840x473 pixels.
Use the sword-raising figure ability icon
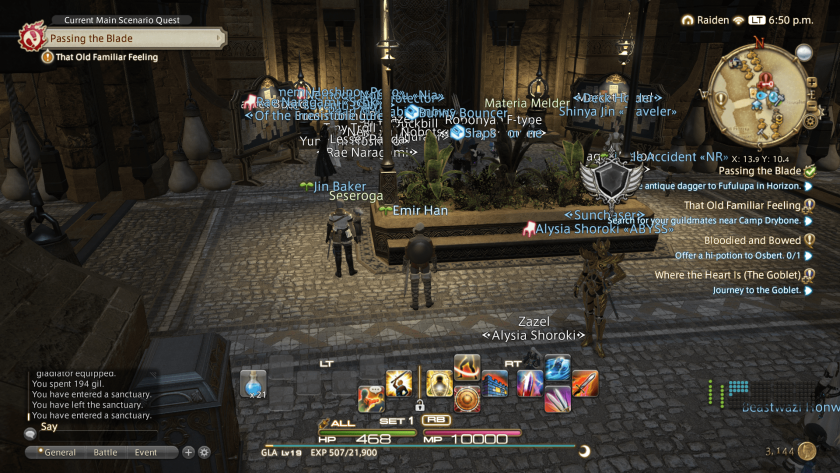400,383
